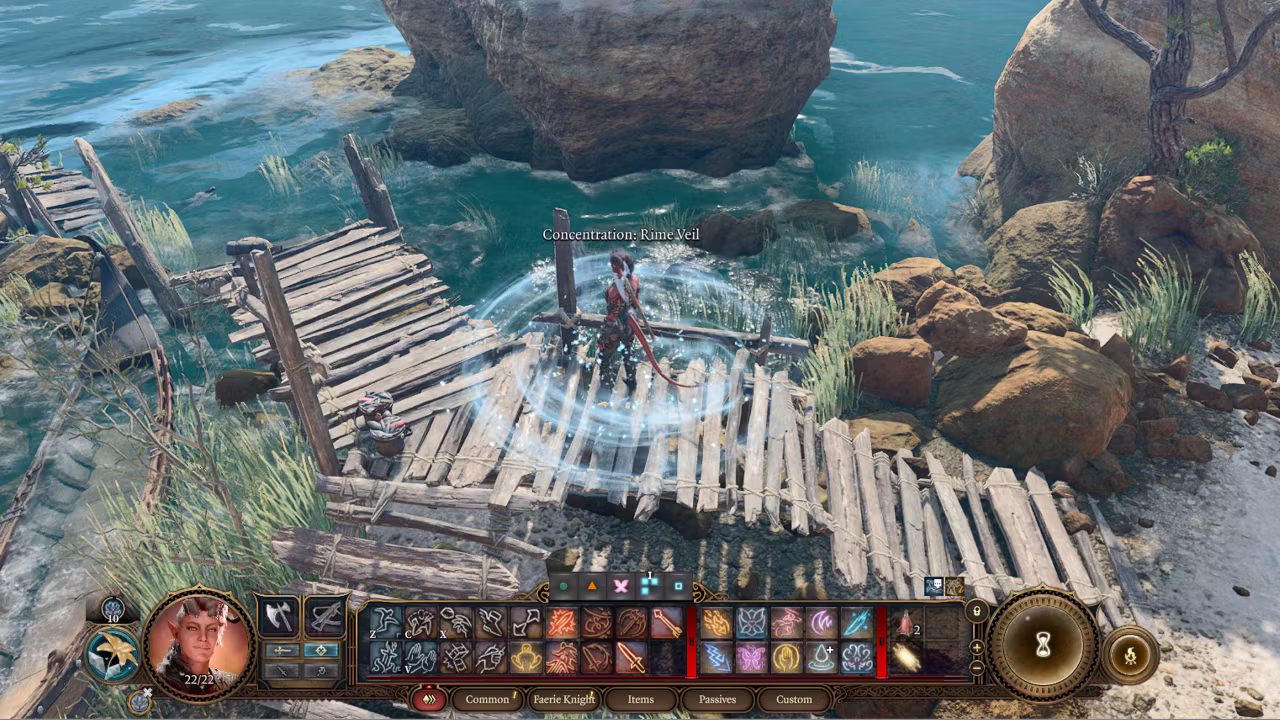Equip the ranged crossbow weapon set
Viewport: 1280px width, 720px height.
point(324,617)
